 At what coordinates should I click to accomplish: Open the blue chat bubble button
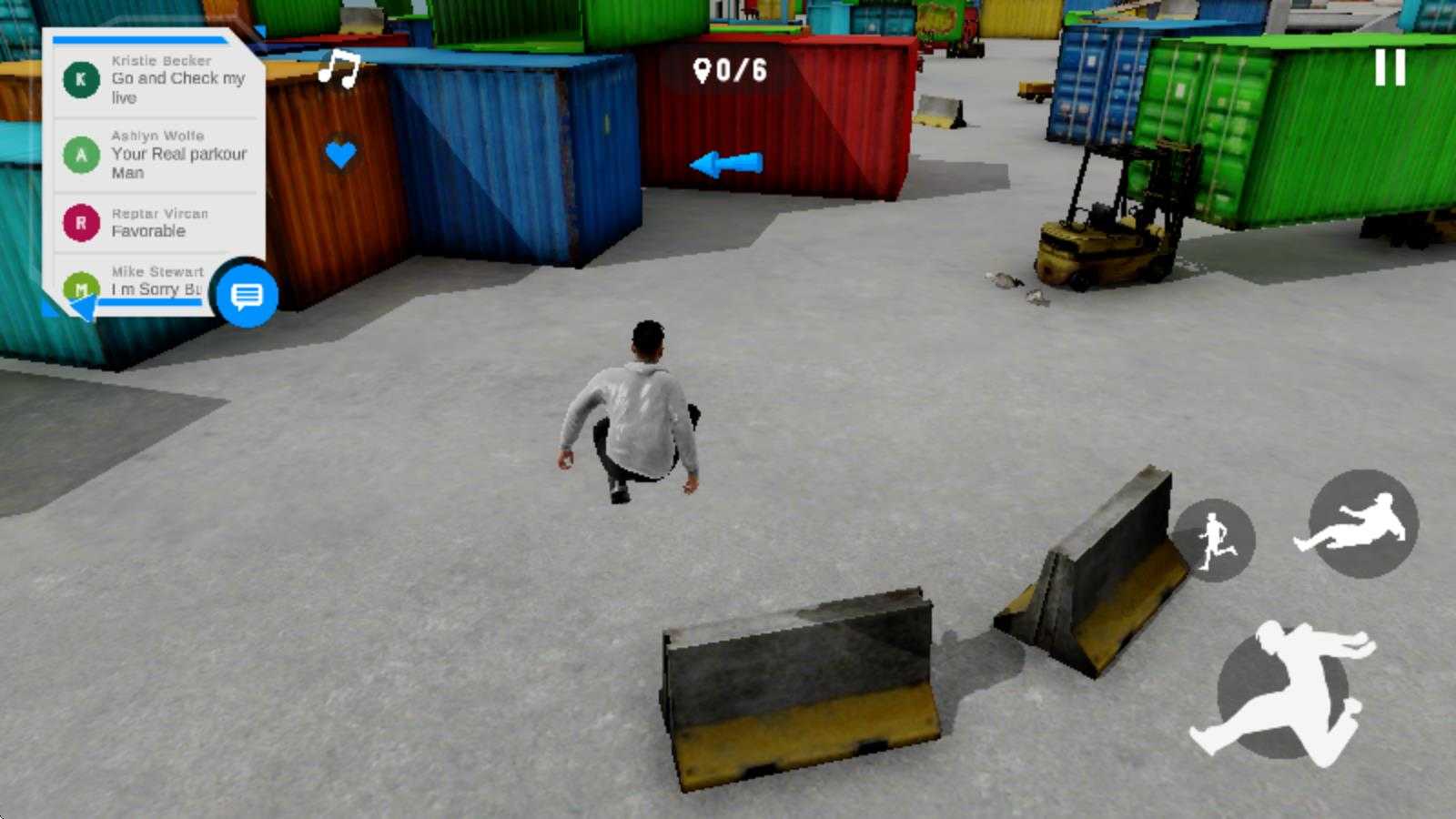pyautogui.click(x=247, y=295)
